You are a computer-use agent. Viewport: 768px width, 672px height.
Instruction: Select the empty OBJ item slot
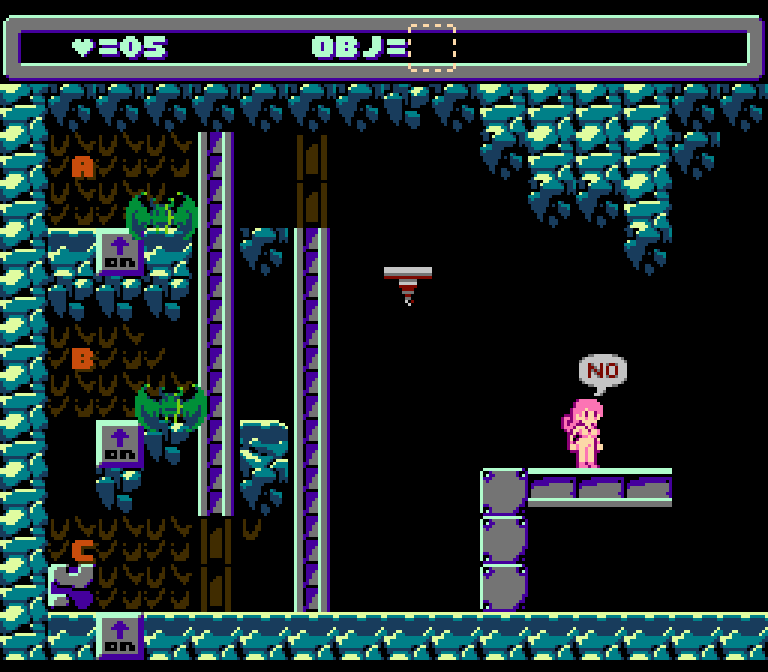(432, 47)
